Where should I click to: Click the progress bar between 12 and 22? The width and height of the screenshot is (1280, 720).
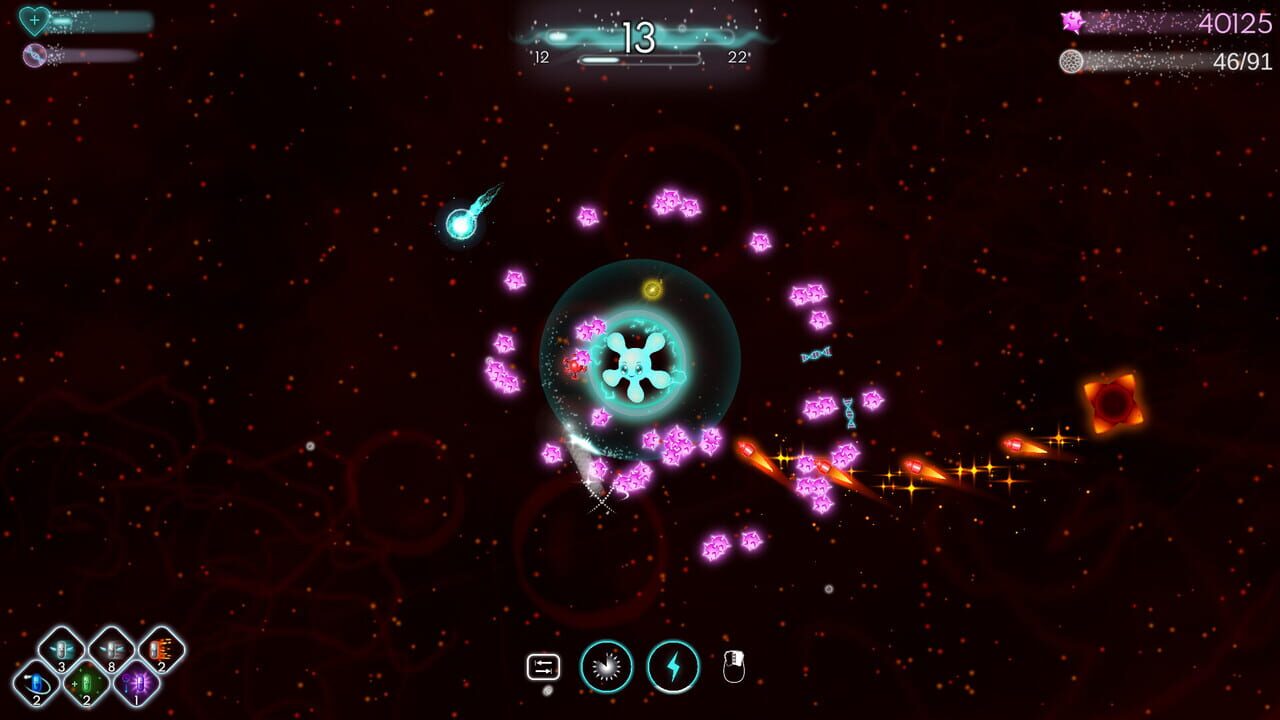coord(640,58)
